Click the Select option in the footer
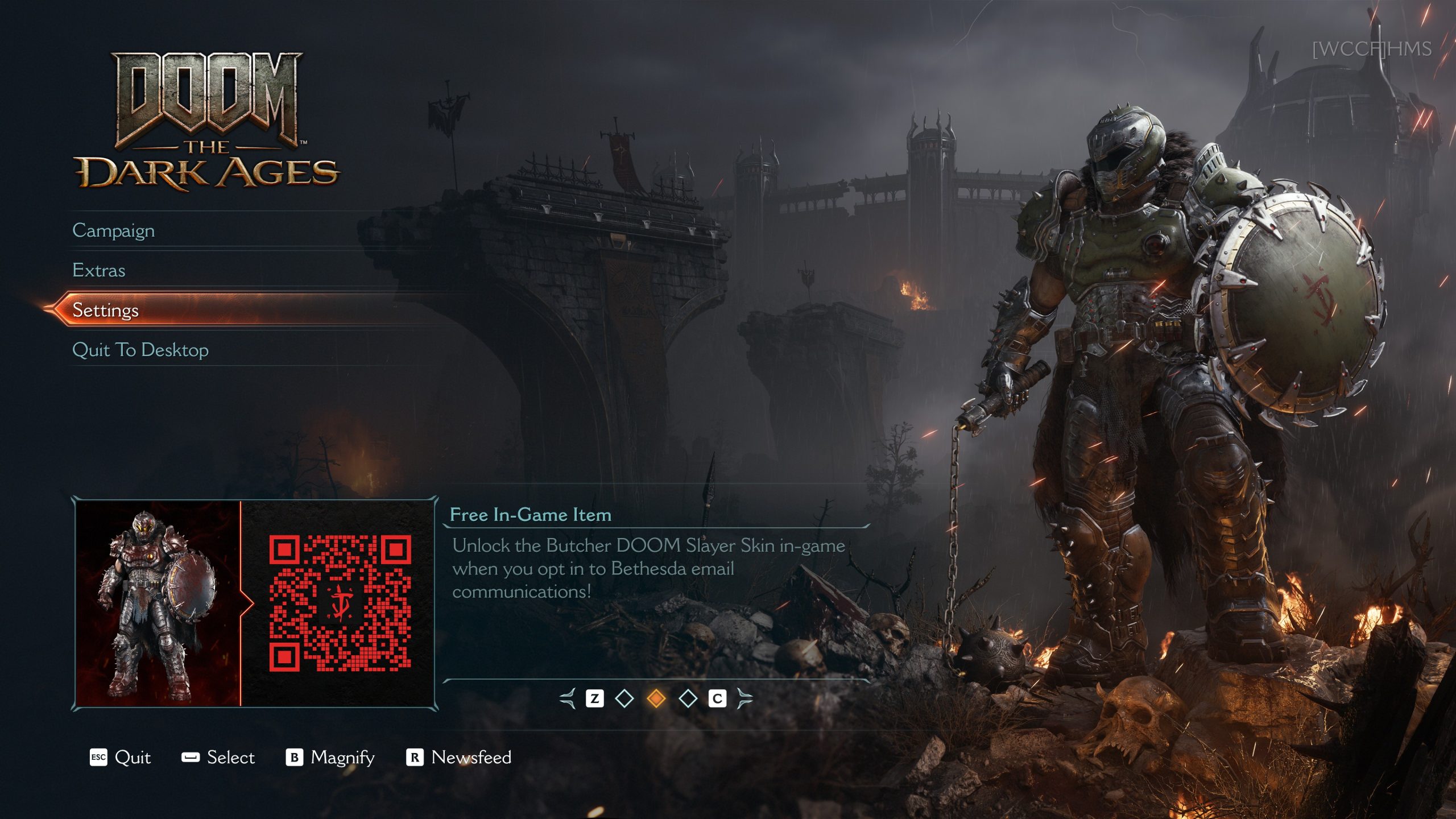 218,758
